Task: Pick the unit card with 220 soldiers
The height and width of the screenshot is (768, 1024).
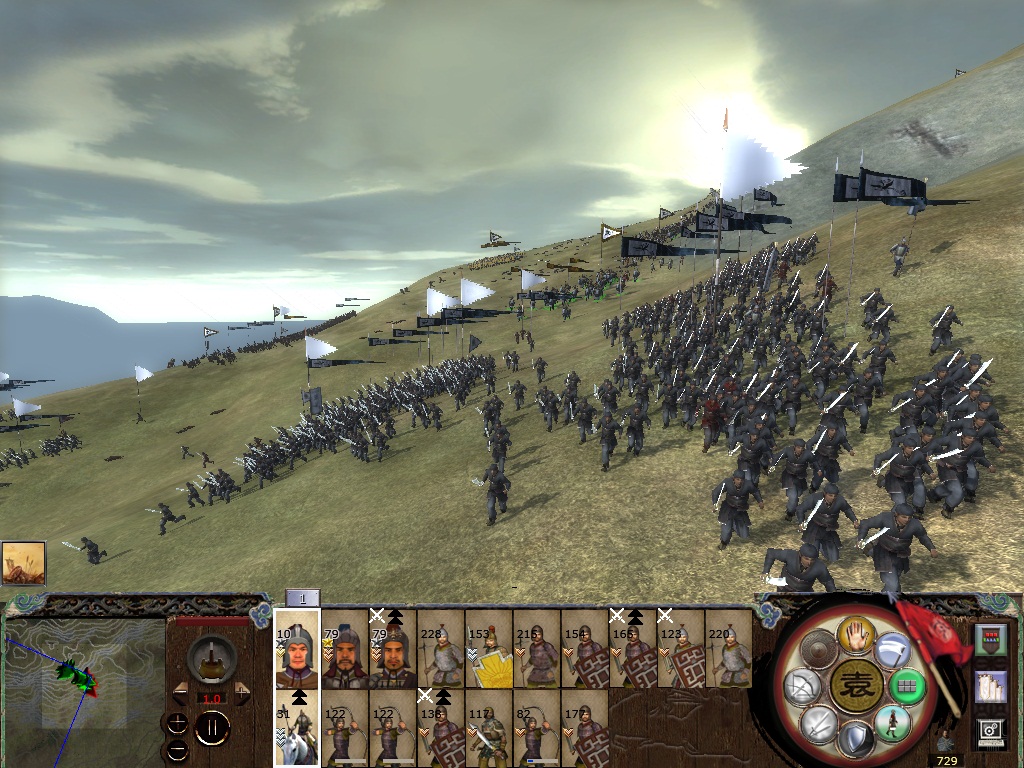Action: [729, 650]
